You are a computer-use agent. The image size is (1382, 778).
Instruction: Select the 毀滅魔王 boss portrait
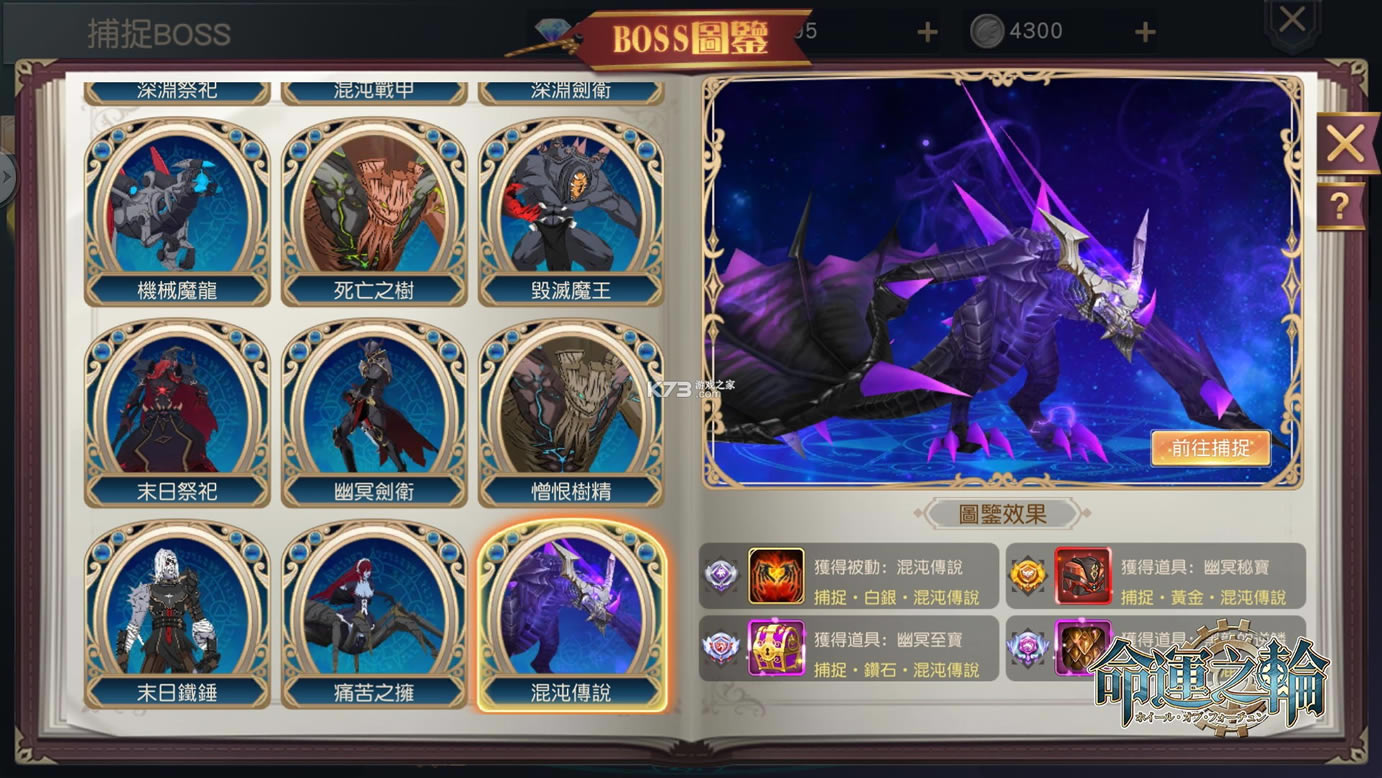[571, 205]
